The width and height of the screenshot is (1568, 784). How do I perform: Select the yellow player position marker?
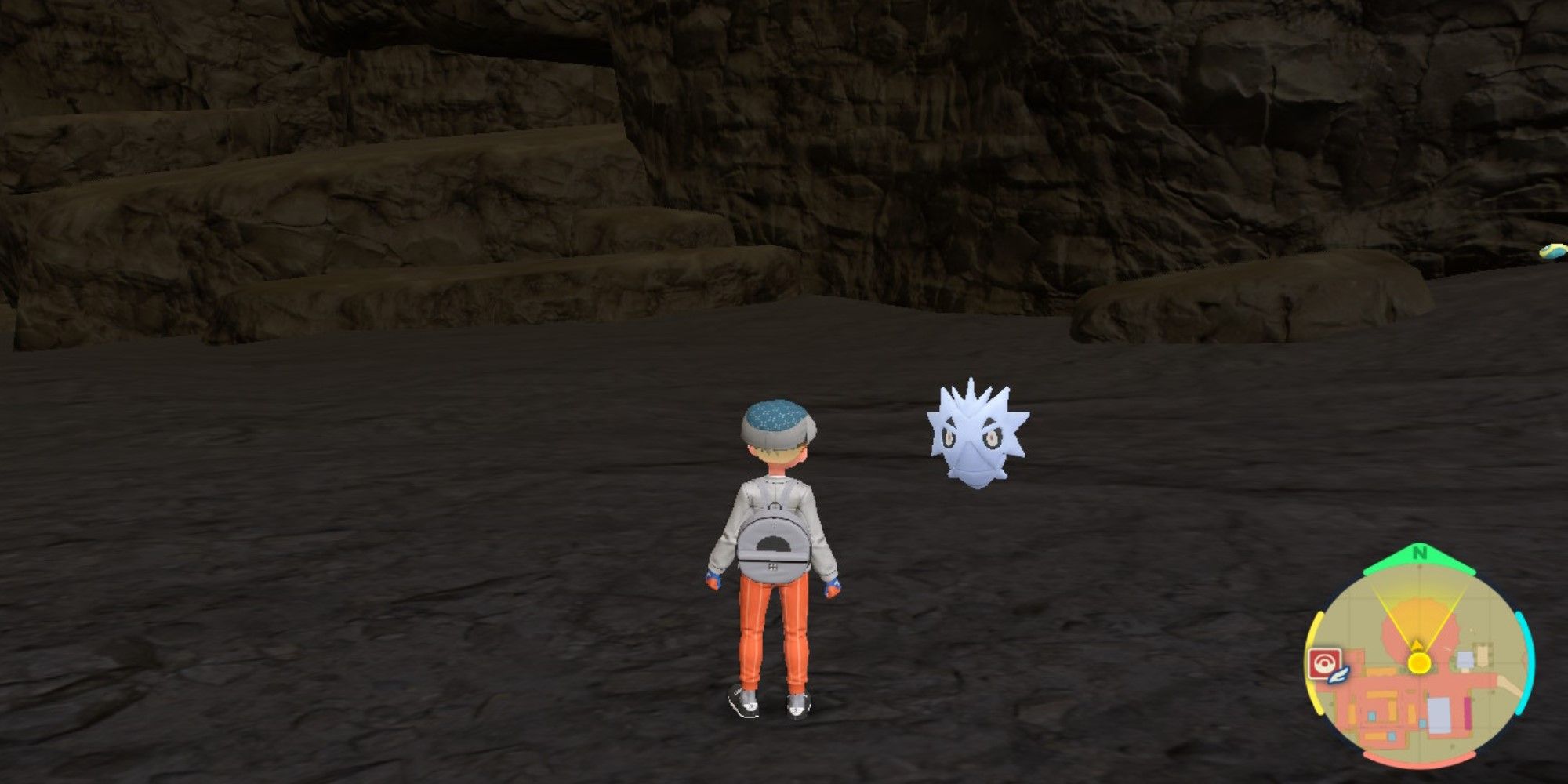[1419, 662]
